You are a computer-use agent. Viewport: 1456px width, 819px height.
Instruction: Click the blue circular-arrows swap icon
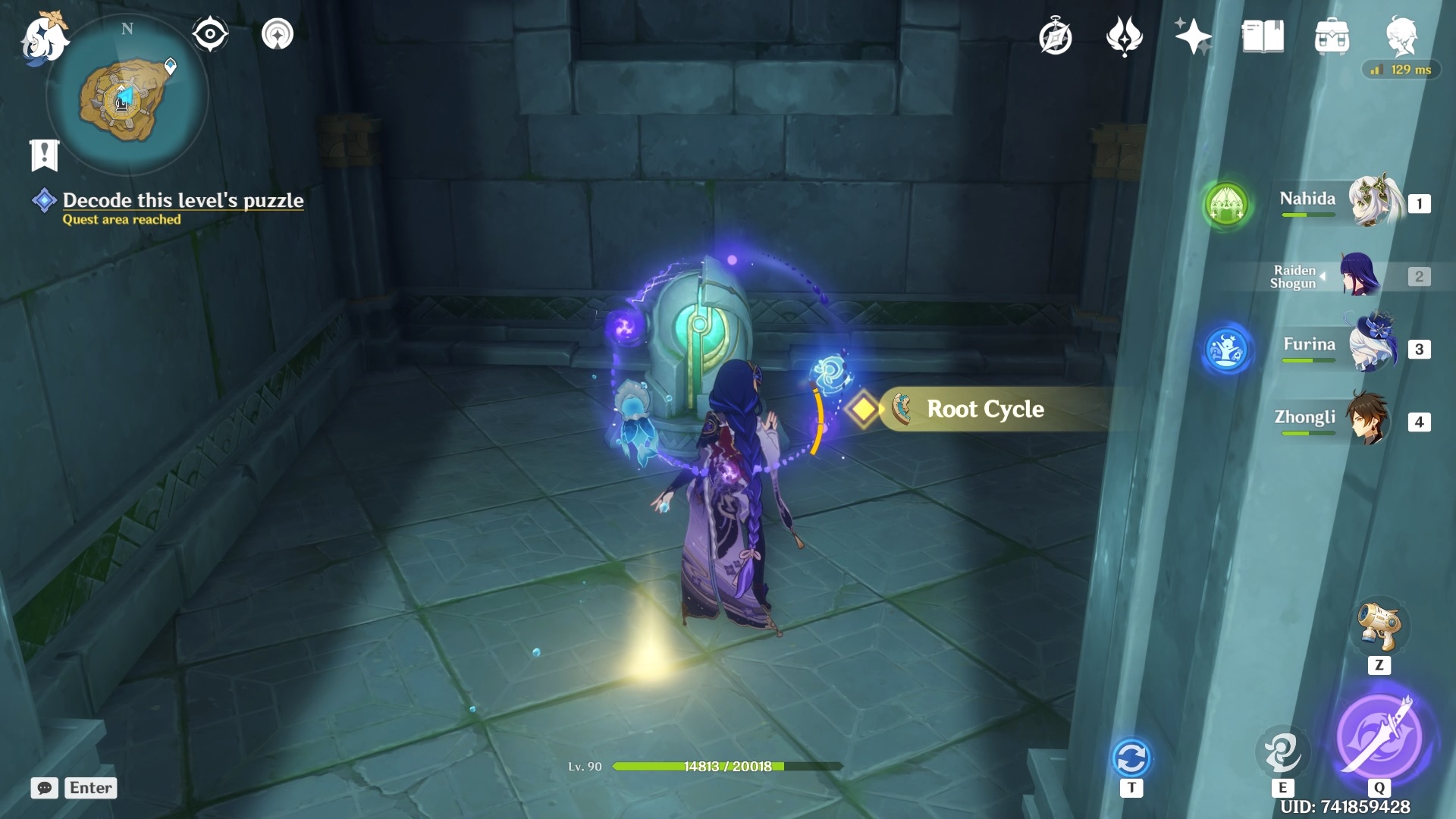(x=1131, y=758)
